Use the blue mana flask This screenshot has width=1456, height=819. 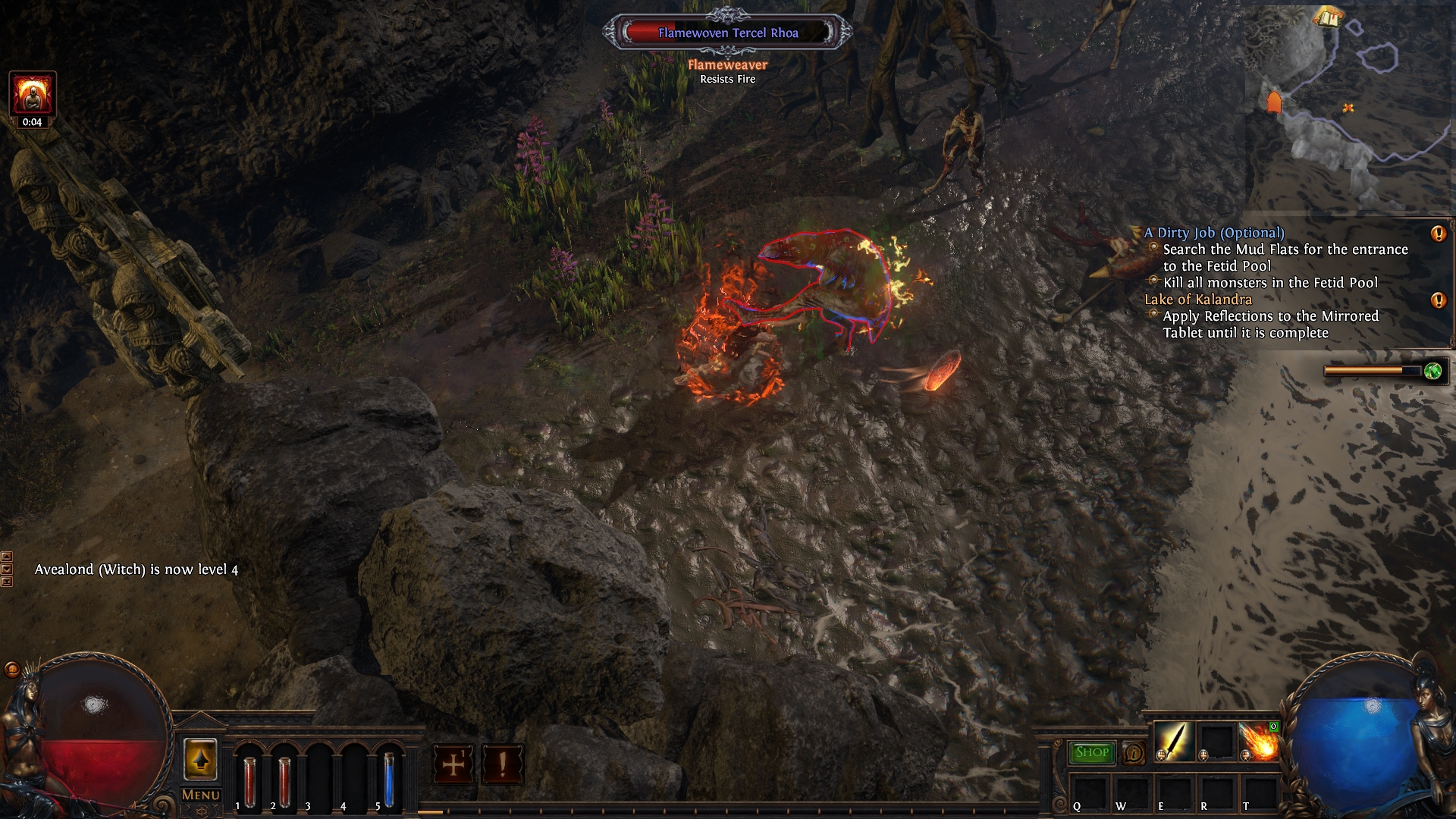(x=389, y=781)
